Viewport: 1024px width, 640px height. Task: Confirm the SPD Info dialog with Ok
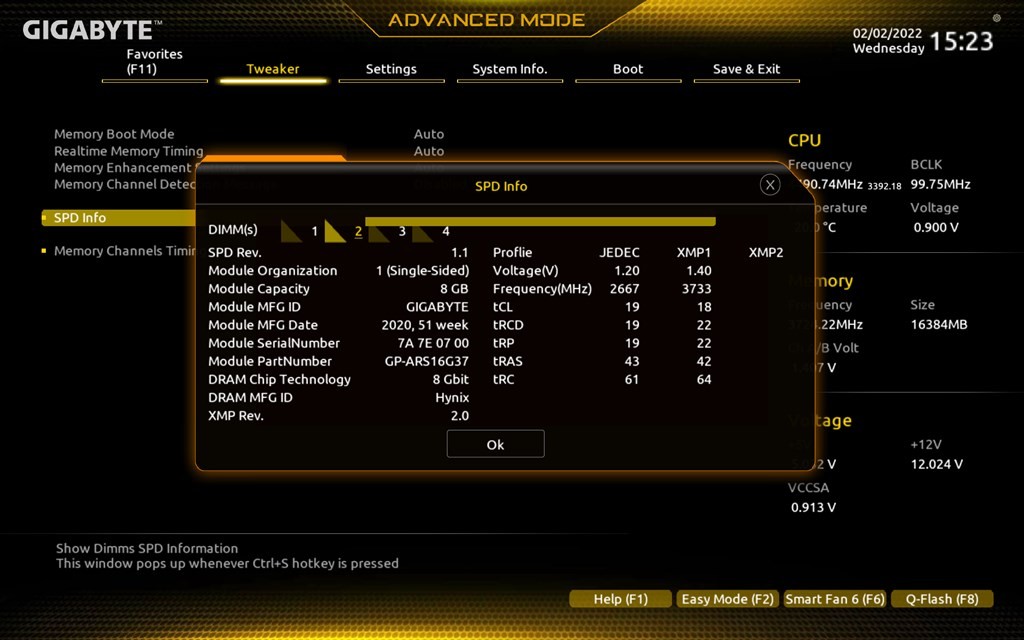[x=495, y=444]
